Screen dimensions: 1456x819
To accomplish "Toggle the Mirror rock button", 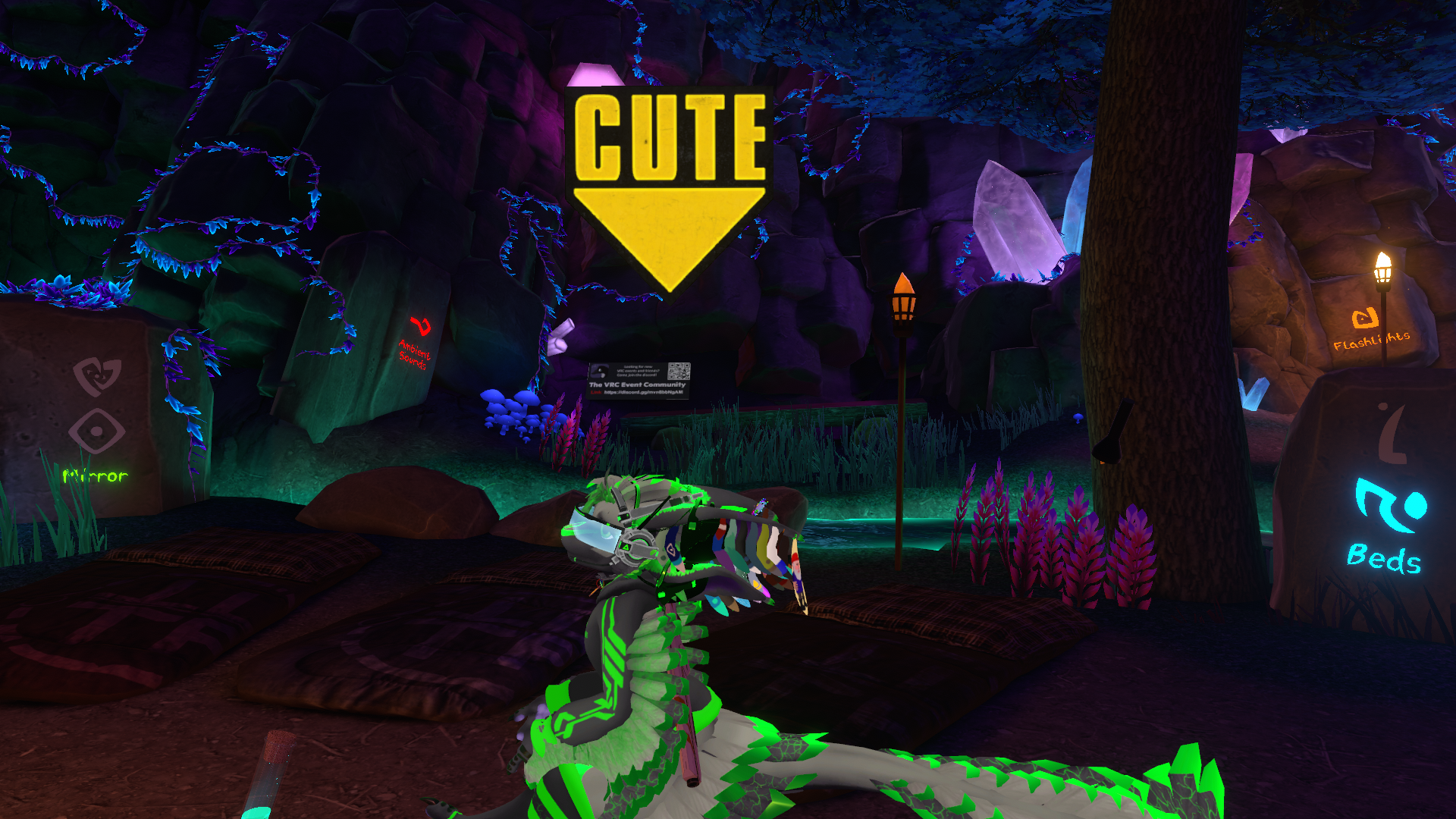I will [x=96, y=429].
